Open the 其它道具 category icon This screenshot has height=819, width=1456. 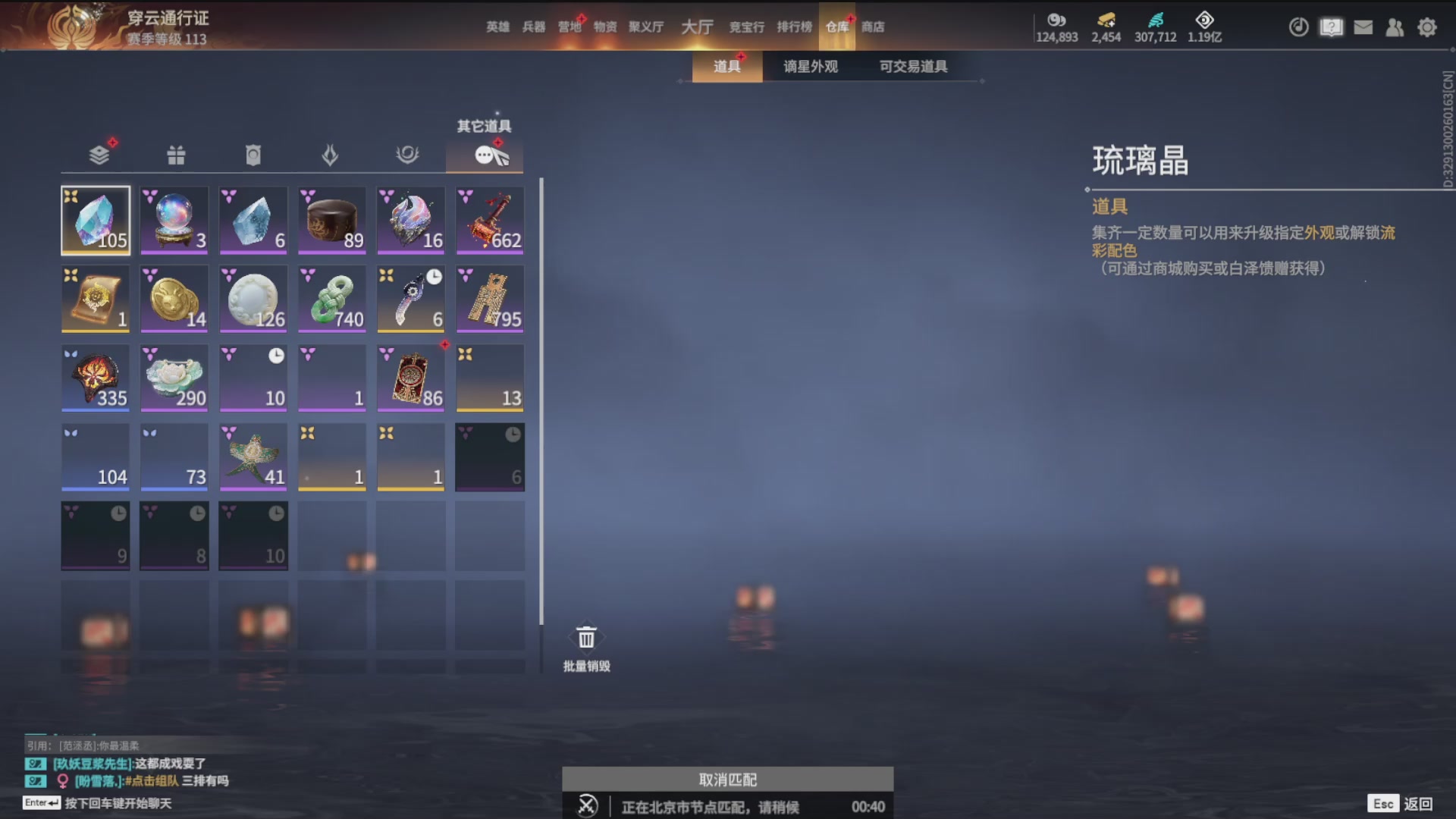pos(485,154)
